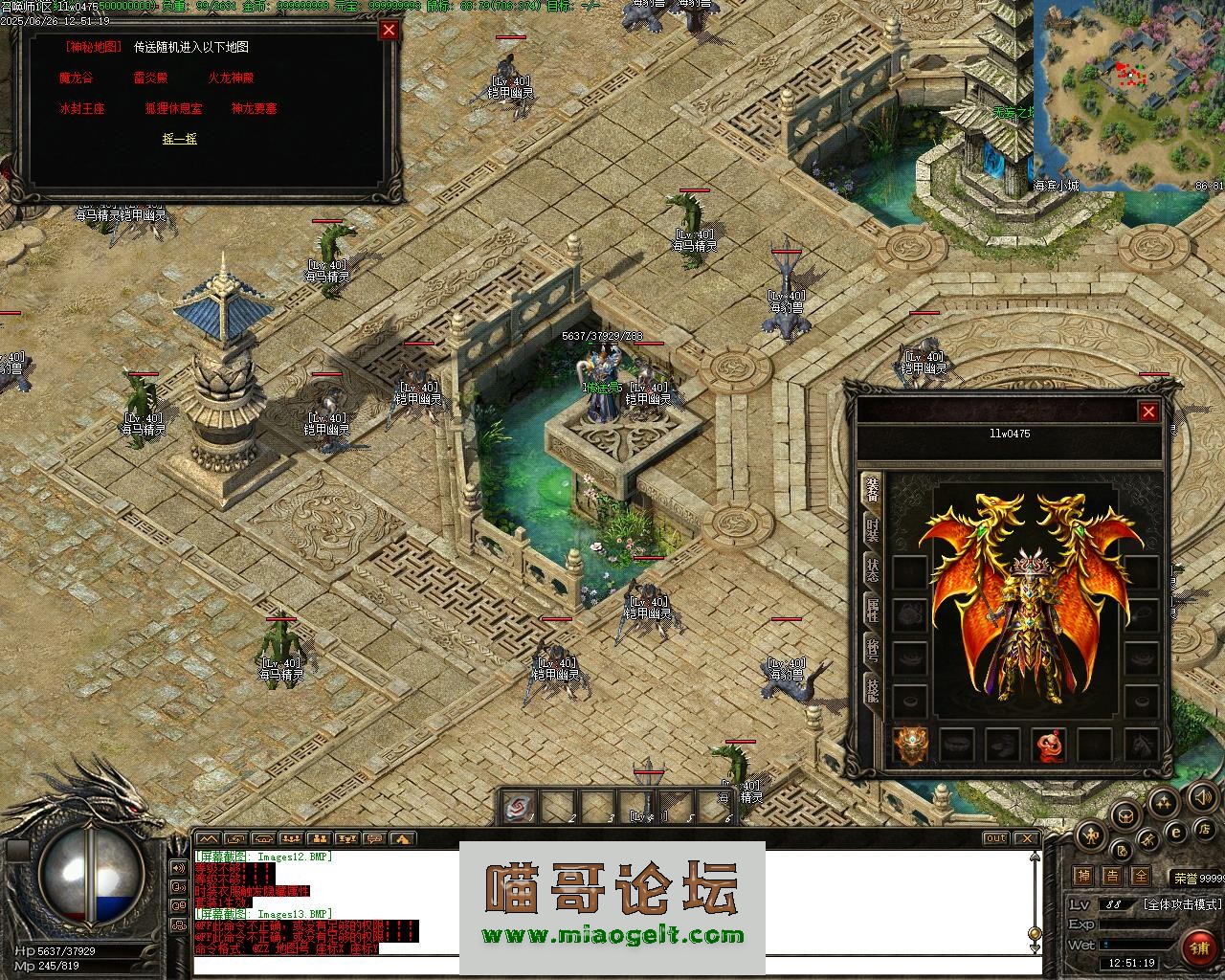
Task: Select the 火龙神殿 map entry
Action: (x=231, y=78)
